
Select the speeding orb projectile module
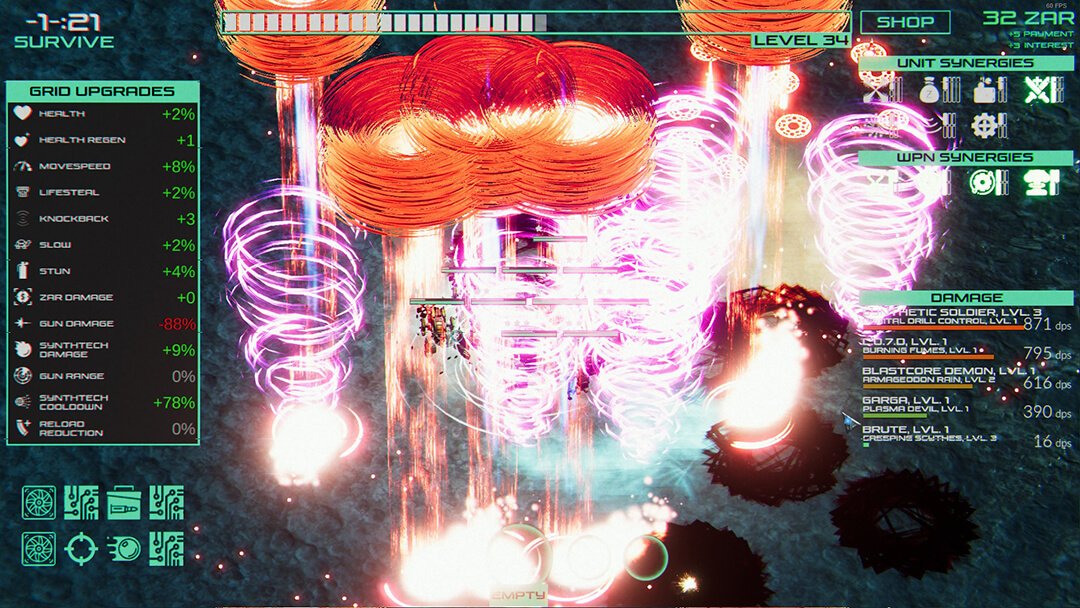[x=124, y=548]
